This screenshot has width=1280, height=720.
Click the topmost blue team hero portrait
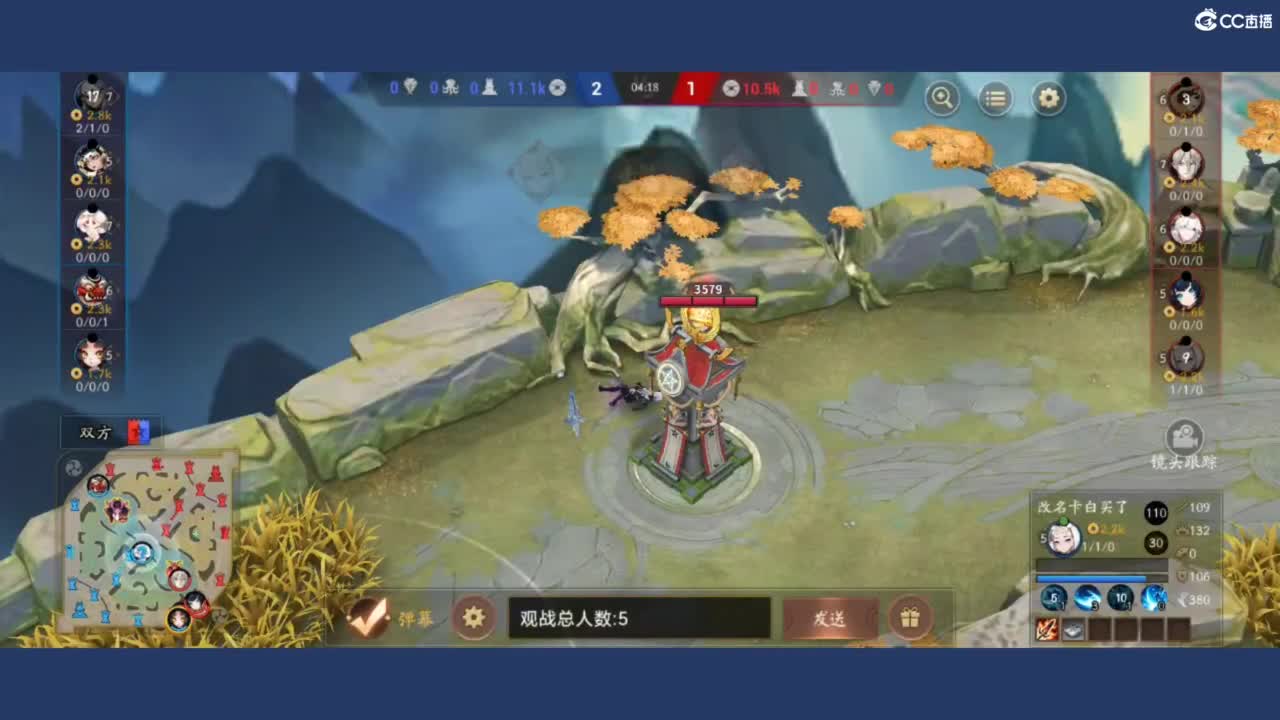pos(93,95)
